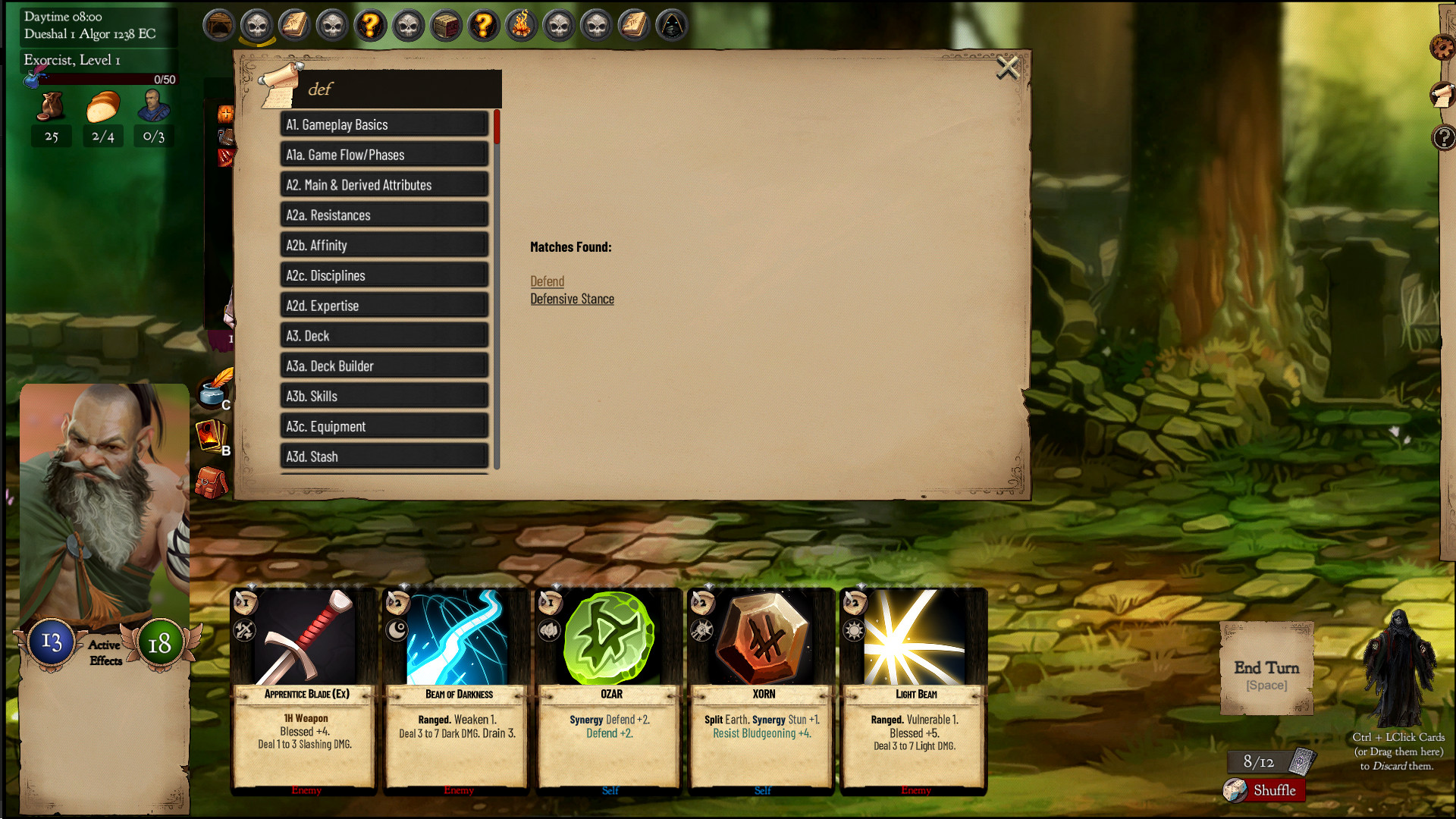
Task: Select the campfire icon in the top toolbar
Action: [521, 24]
